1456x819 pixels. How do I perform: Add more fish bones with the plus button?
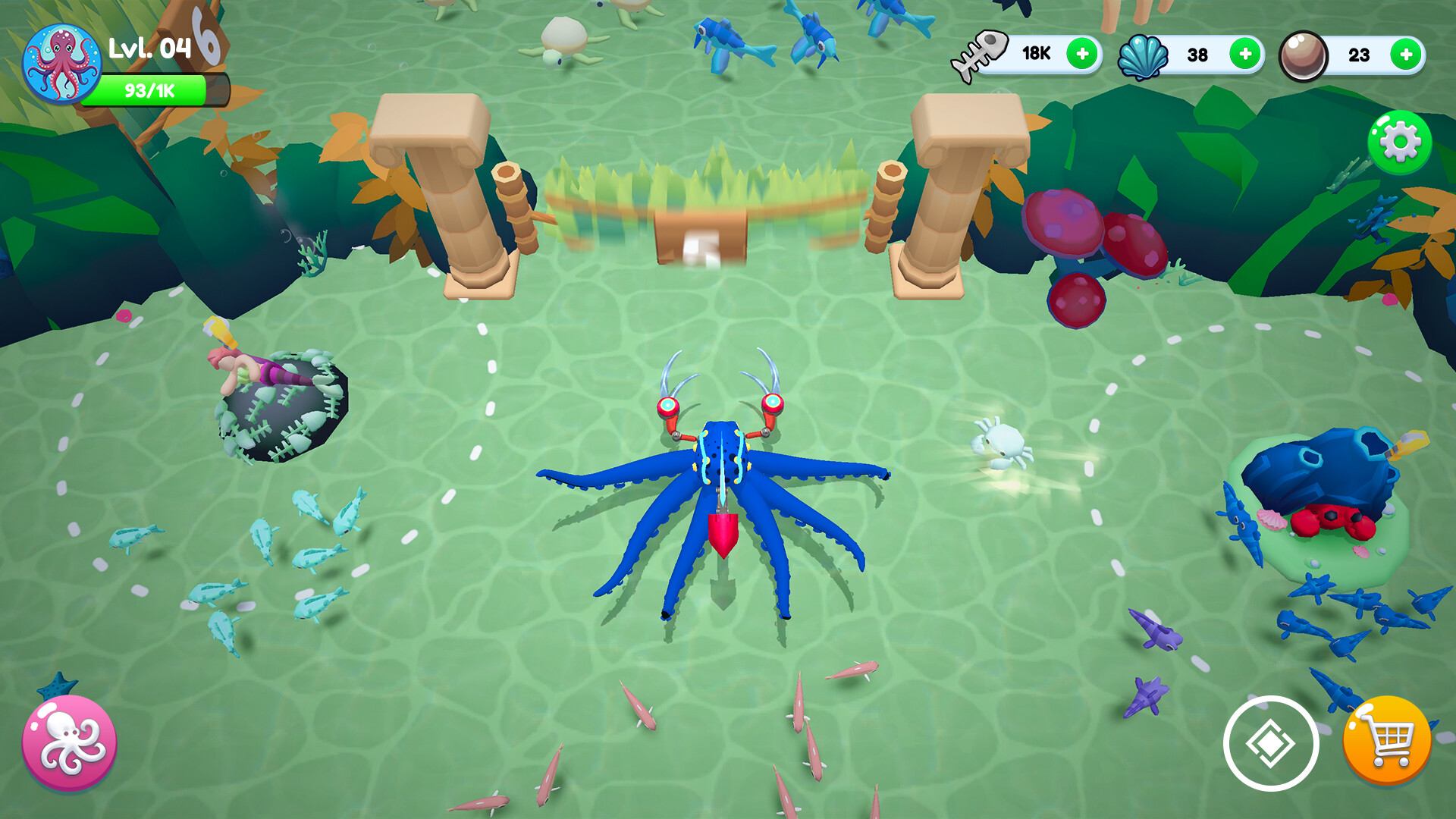[1083, 53]
